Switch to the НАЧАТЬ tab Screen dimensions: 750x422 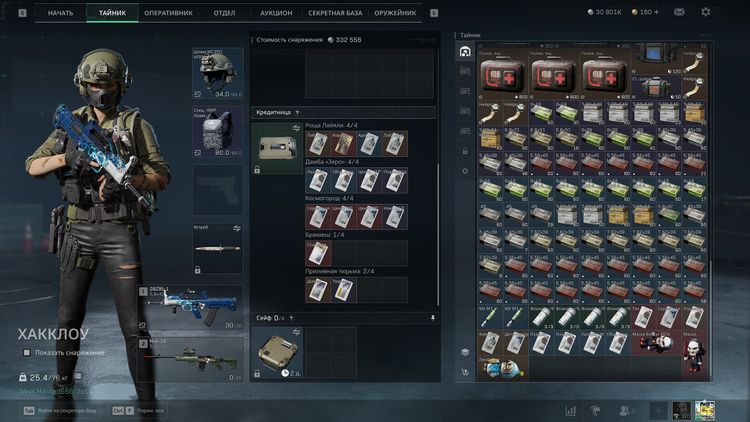click(61, 13)
